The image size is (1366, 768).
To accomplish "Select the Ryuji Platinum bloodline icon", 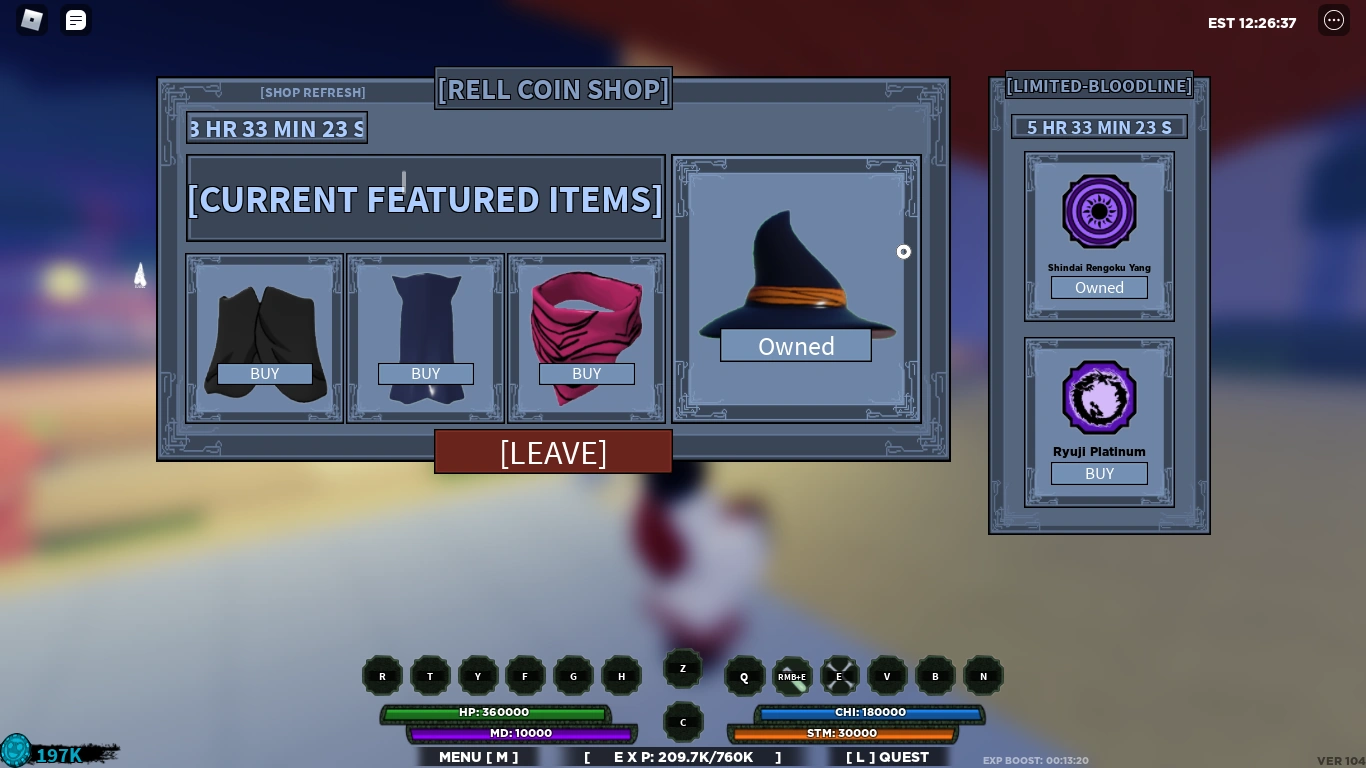I will (x=1099, y=397).
